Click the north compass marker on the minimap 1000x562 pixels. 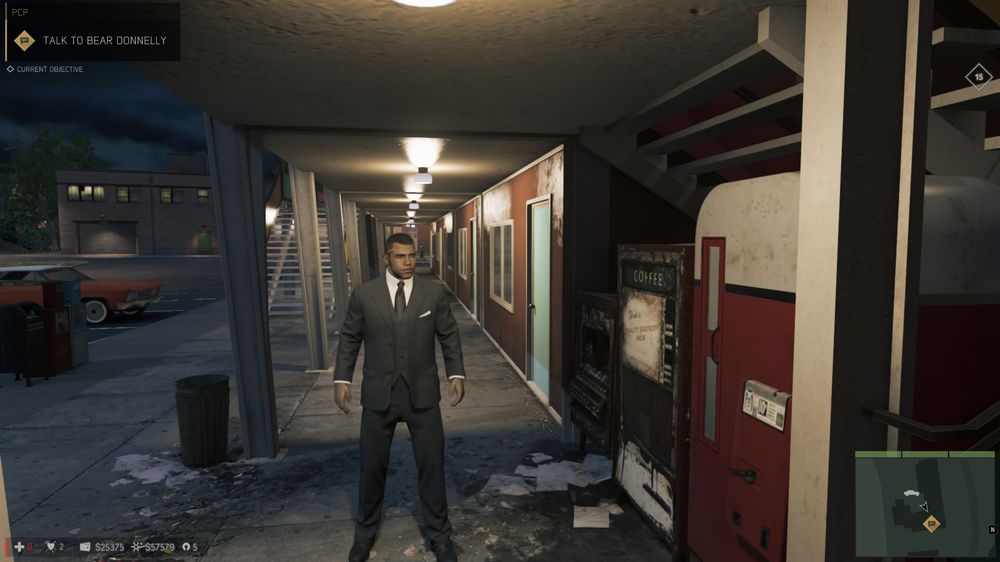[991, 528]
